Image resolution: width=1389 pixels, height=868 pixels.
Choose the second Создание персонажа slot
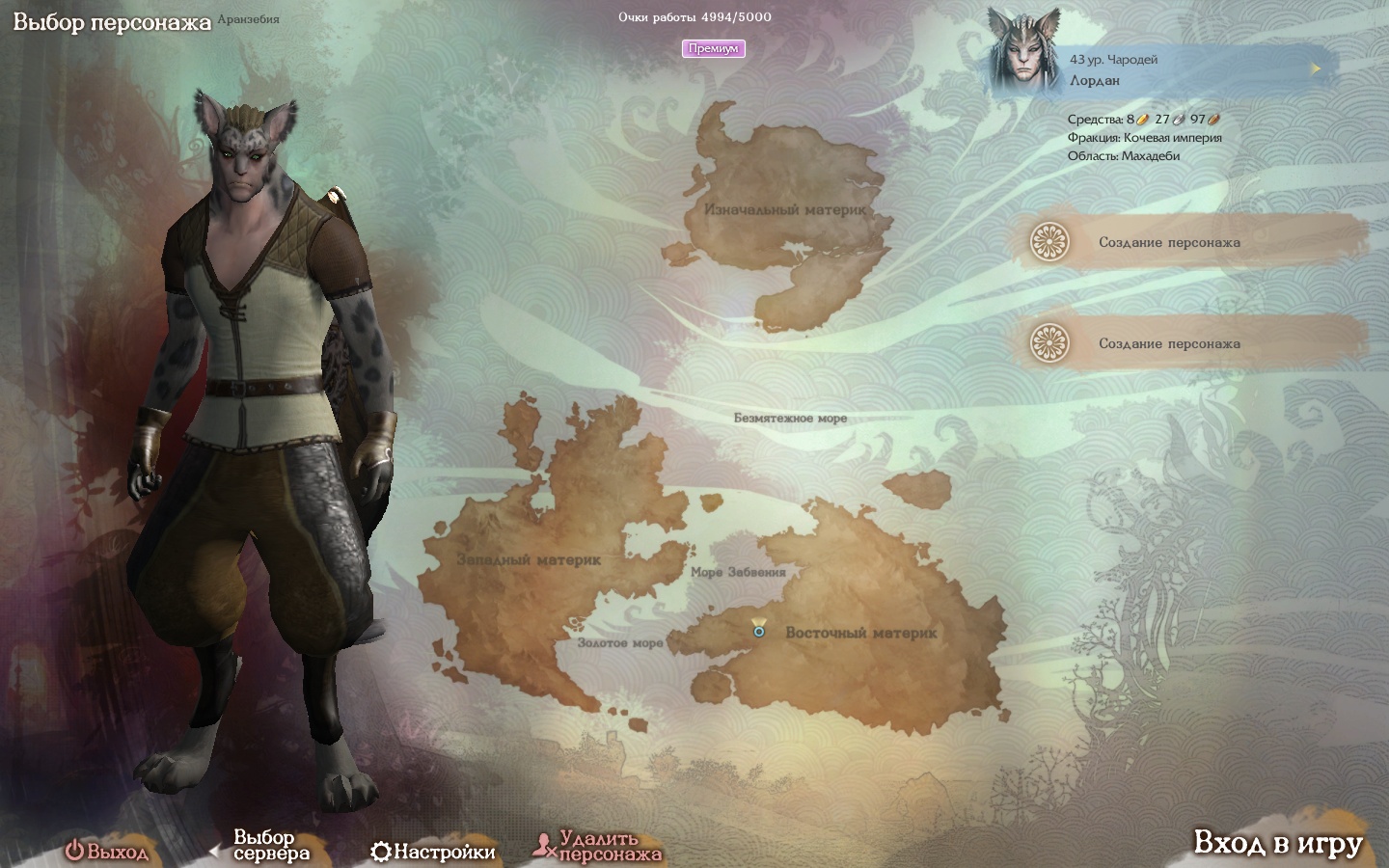1168,343
